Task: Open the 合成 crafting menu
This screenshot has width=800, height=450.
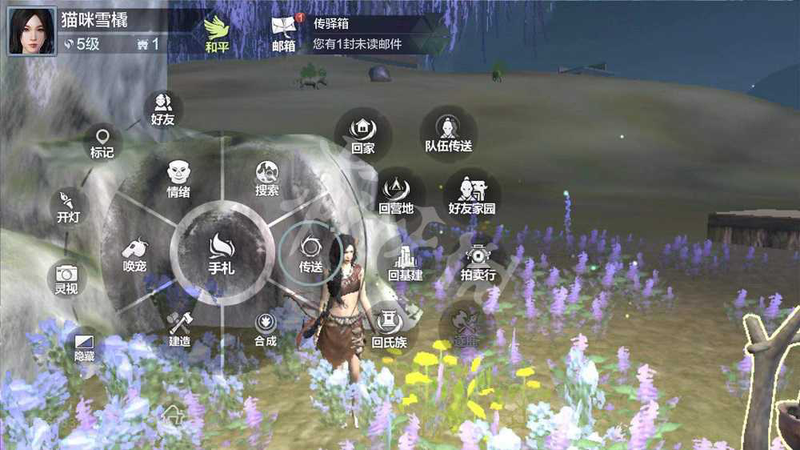Action: pos(265,327)
